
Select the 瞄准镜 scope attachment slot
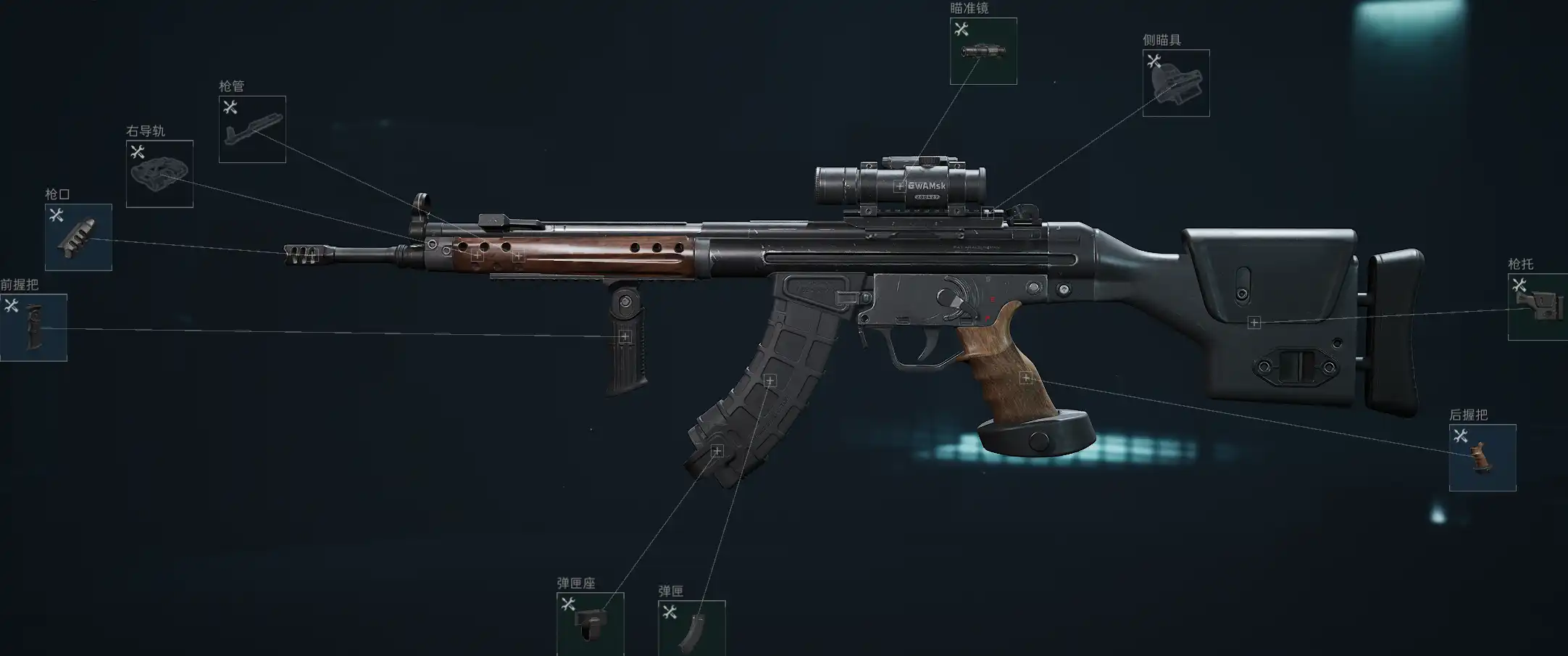(x=983, y=51)
